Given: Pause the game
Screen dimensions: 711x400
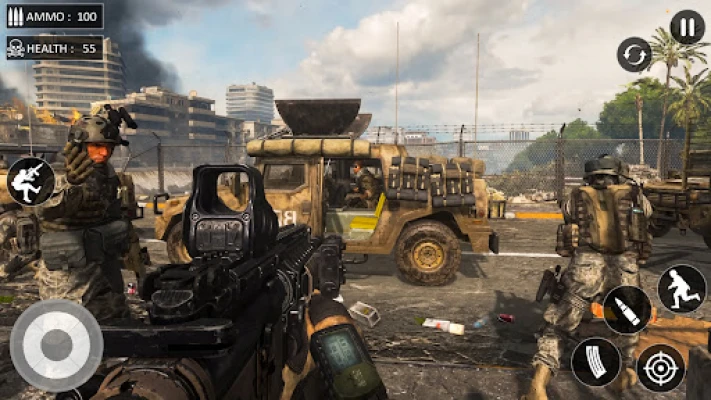Looking at the screenshot, I should [x=687, y=26].
